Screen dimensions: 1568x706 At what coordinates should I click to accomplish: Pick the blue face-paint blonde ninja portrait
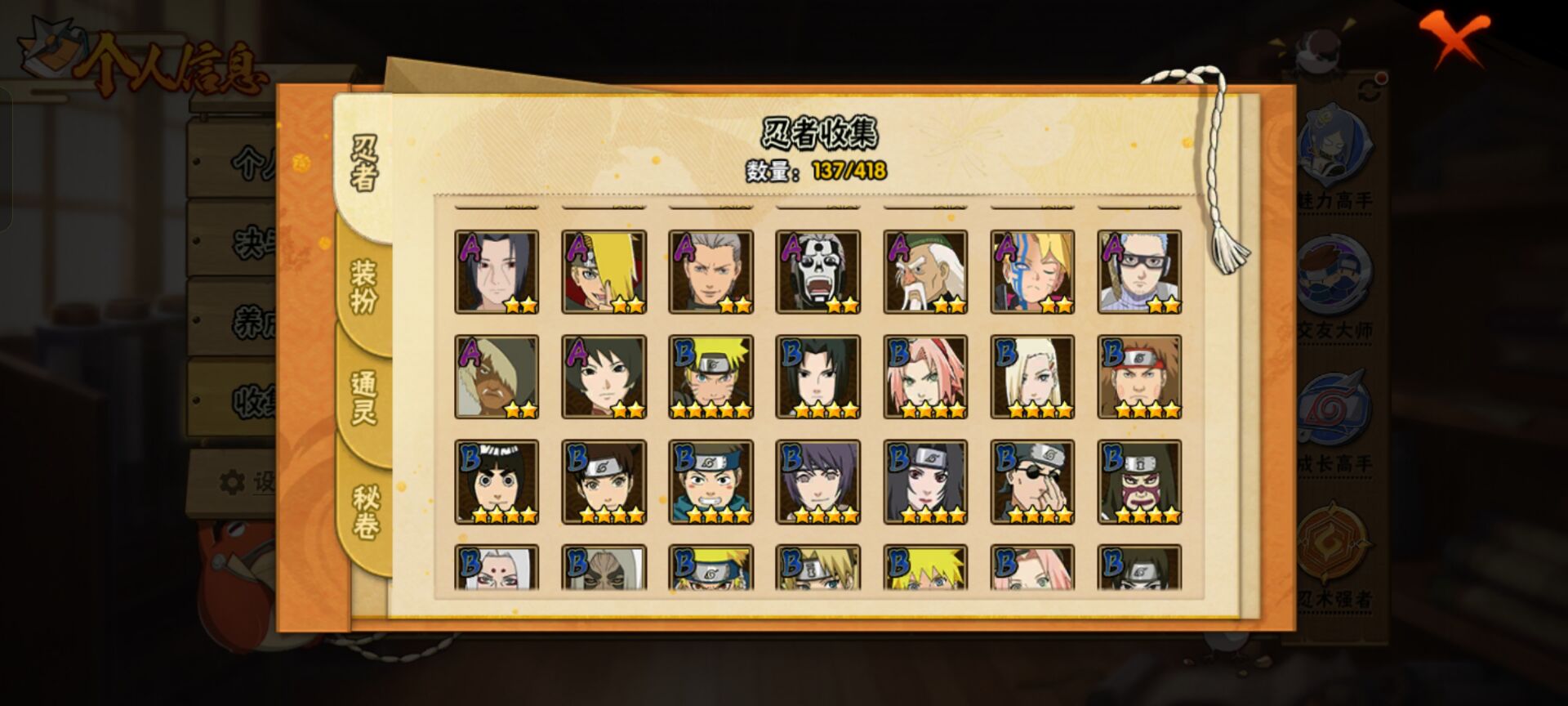(1032, 272)
